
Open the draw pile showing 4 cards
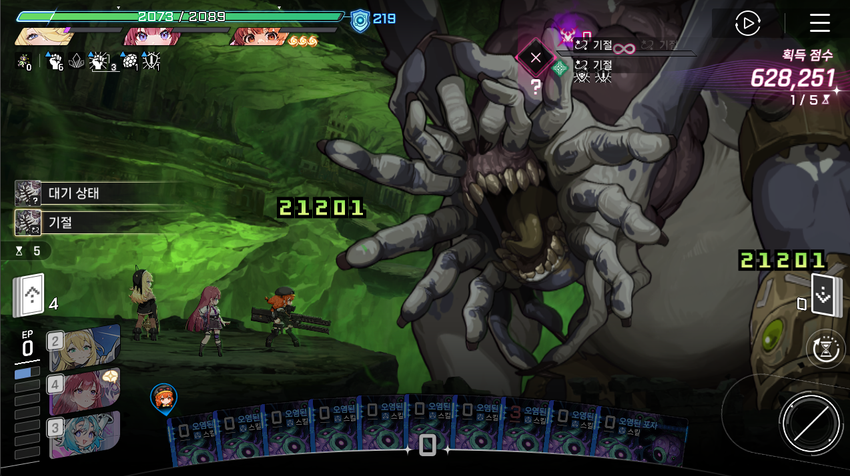point(29,295)
